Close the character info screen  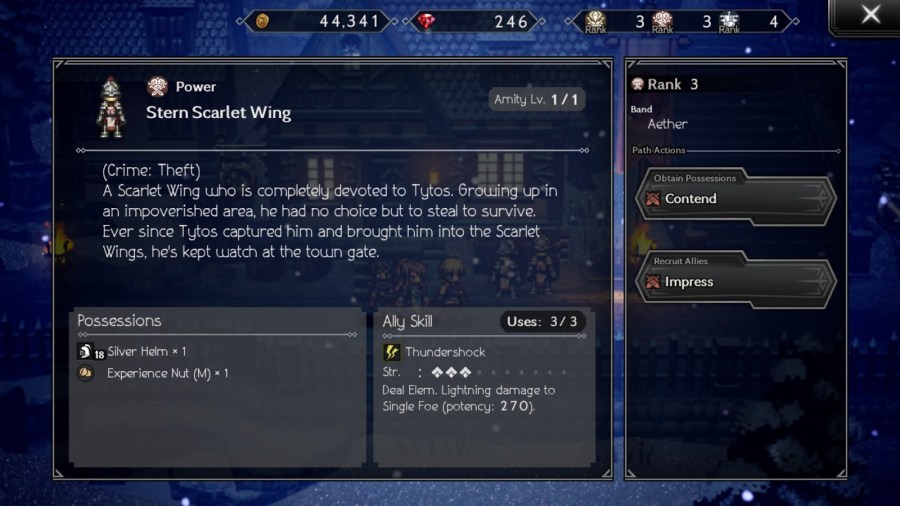click(870, 15)
